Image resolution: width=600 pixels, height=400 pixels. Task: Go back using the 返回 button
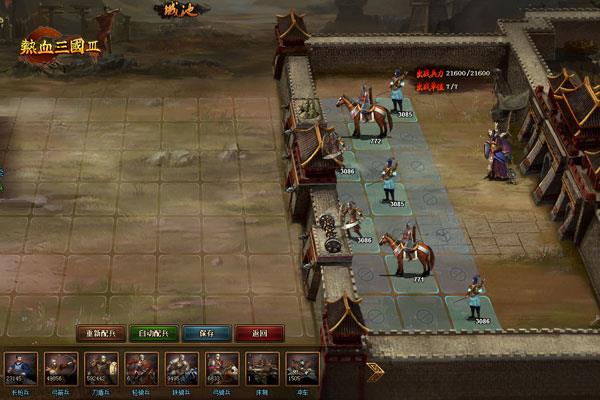point(259,333)
